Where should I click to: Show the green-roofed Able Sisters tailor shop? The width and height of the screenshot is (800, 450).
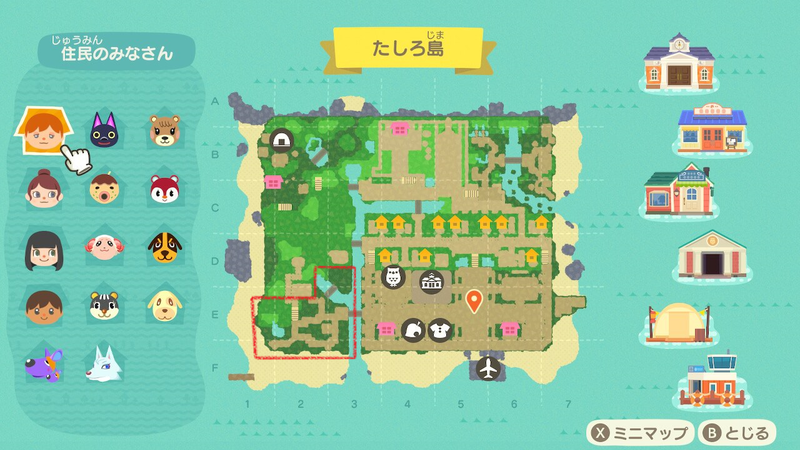click(x=679, y=190)
